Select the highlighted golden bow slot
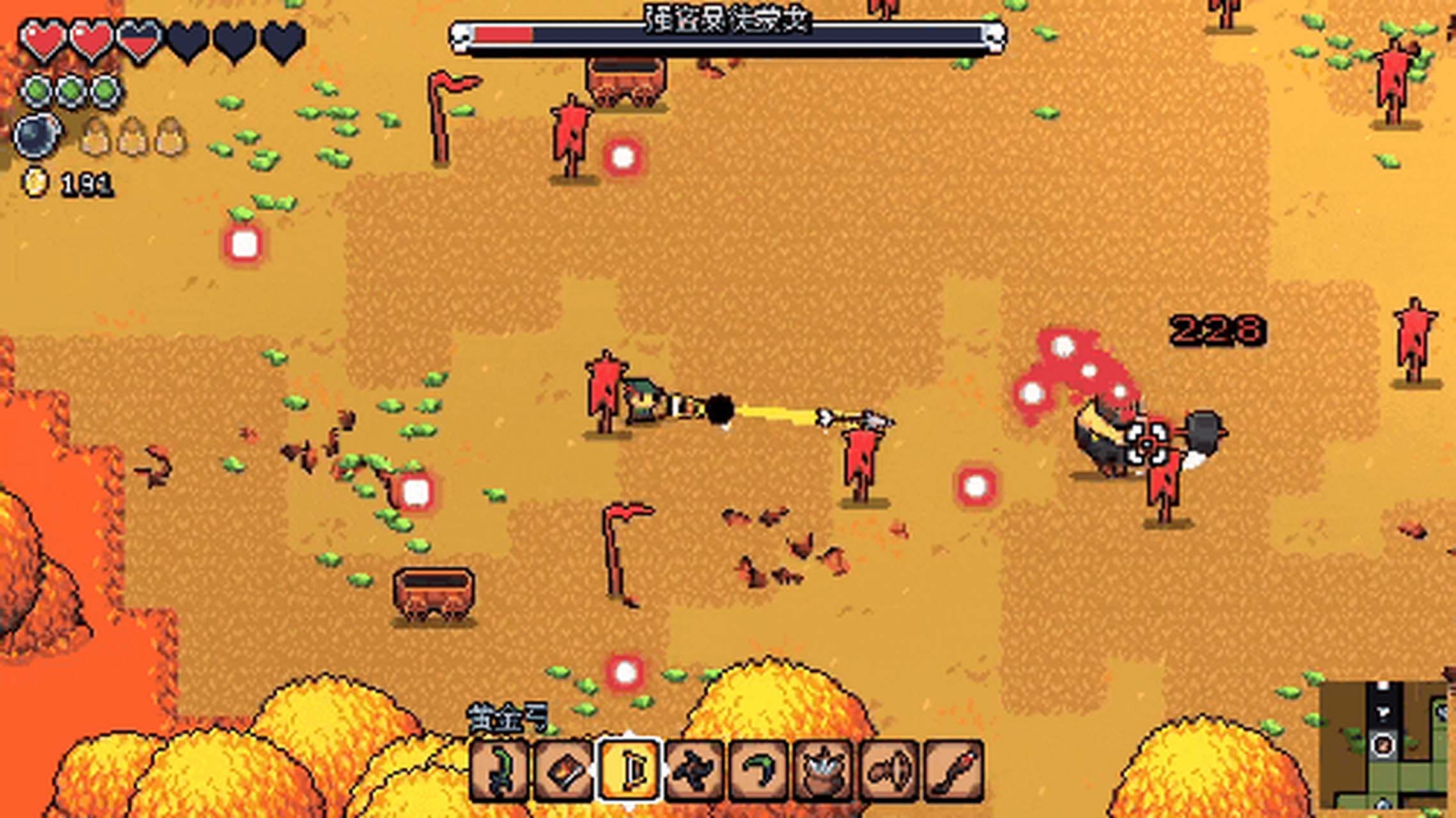Viewport: 1456px width, 818px height. point(630,771)
